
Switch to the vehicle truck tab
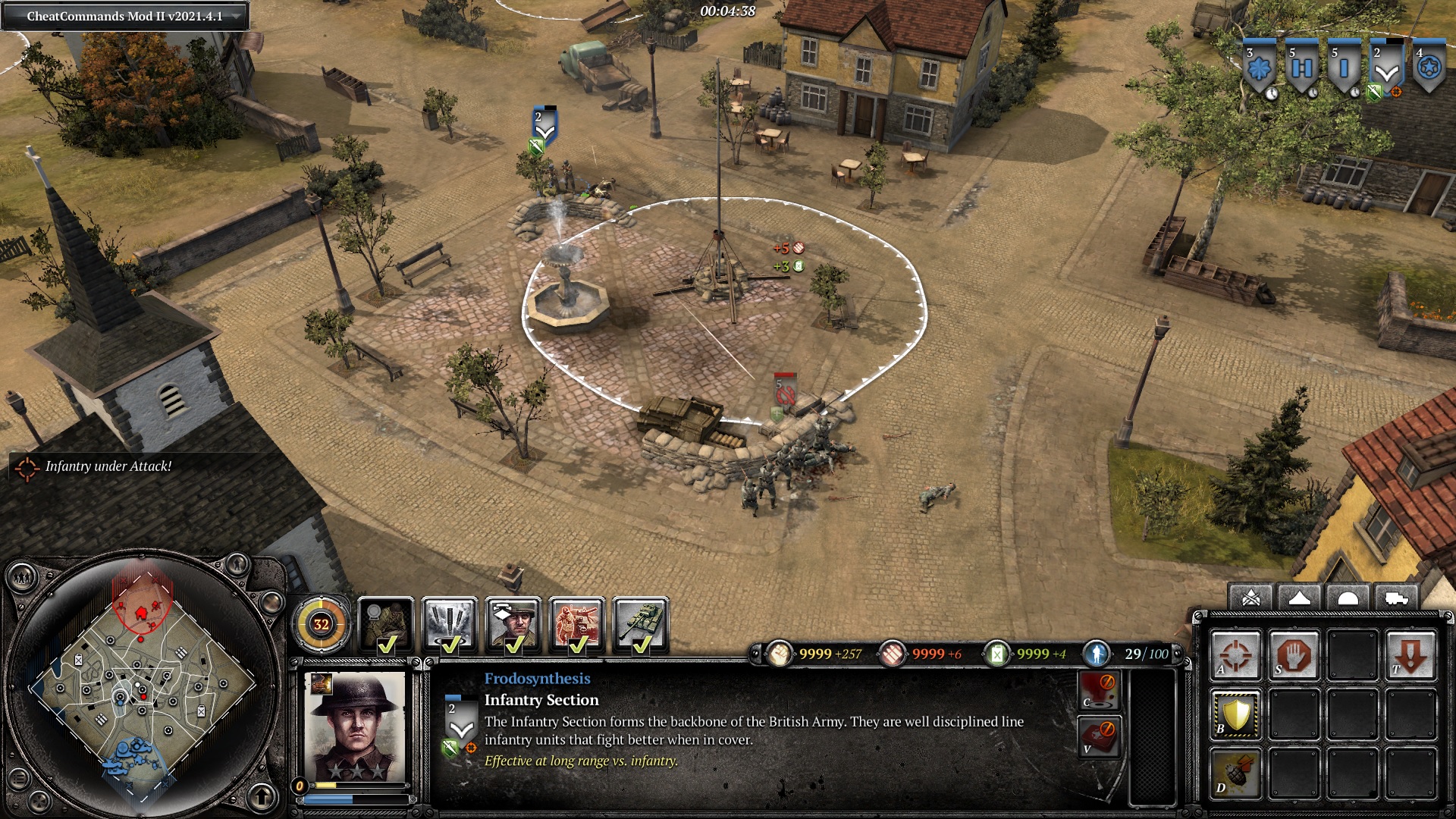[1396, 598]
